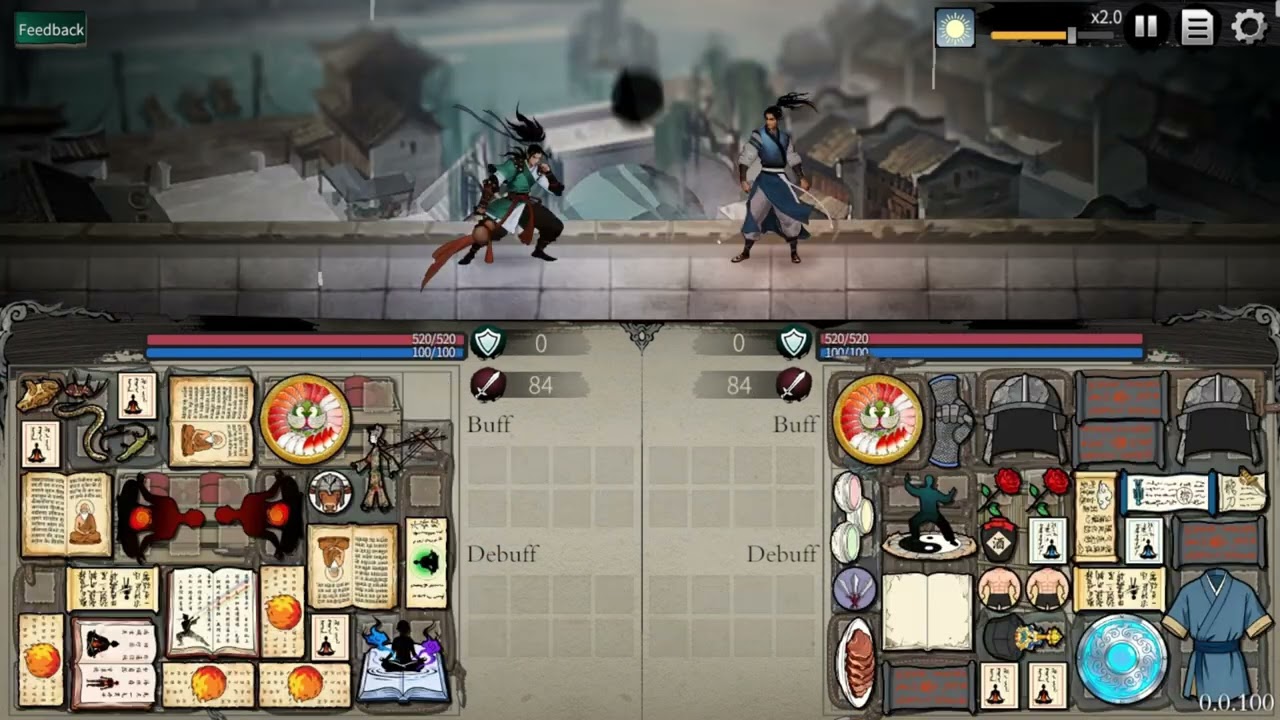This screenshot has height=720, width=1280.
Task: Adjust the x2.0 game speed slider
Action: click(x=1070, y=35)
